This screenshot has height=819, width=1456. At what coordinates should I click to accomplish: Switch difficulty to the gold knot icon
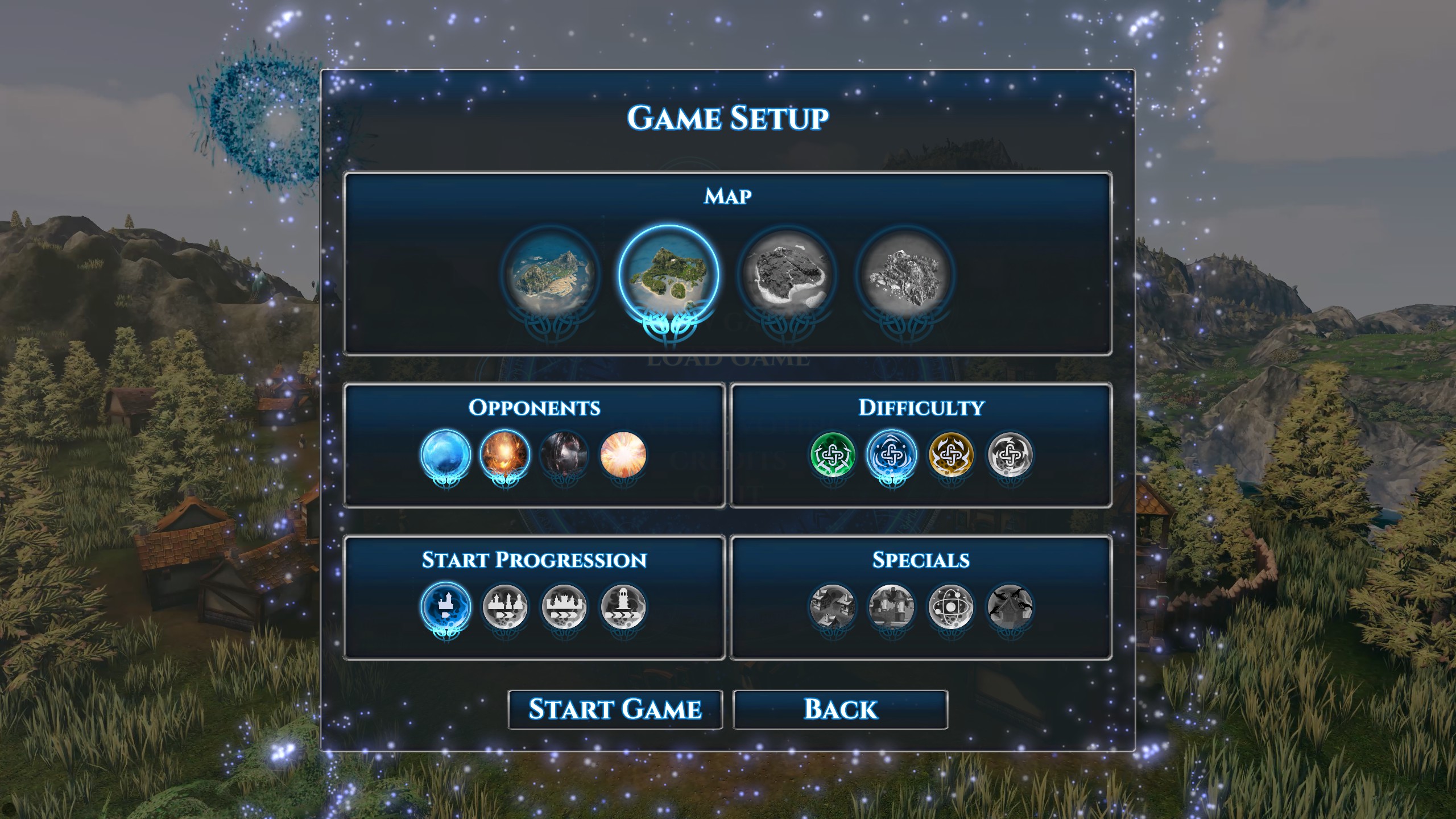click(x=951, y=454)
